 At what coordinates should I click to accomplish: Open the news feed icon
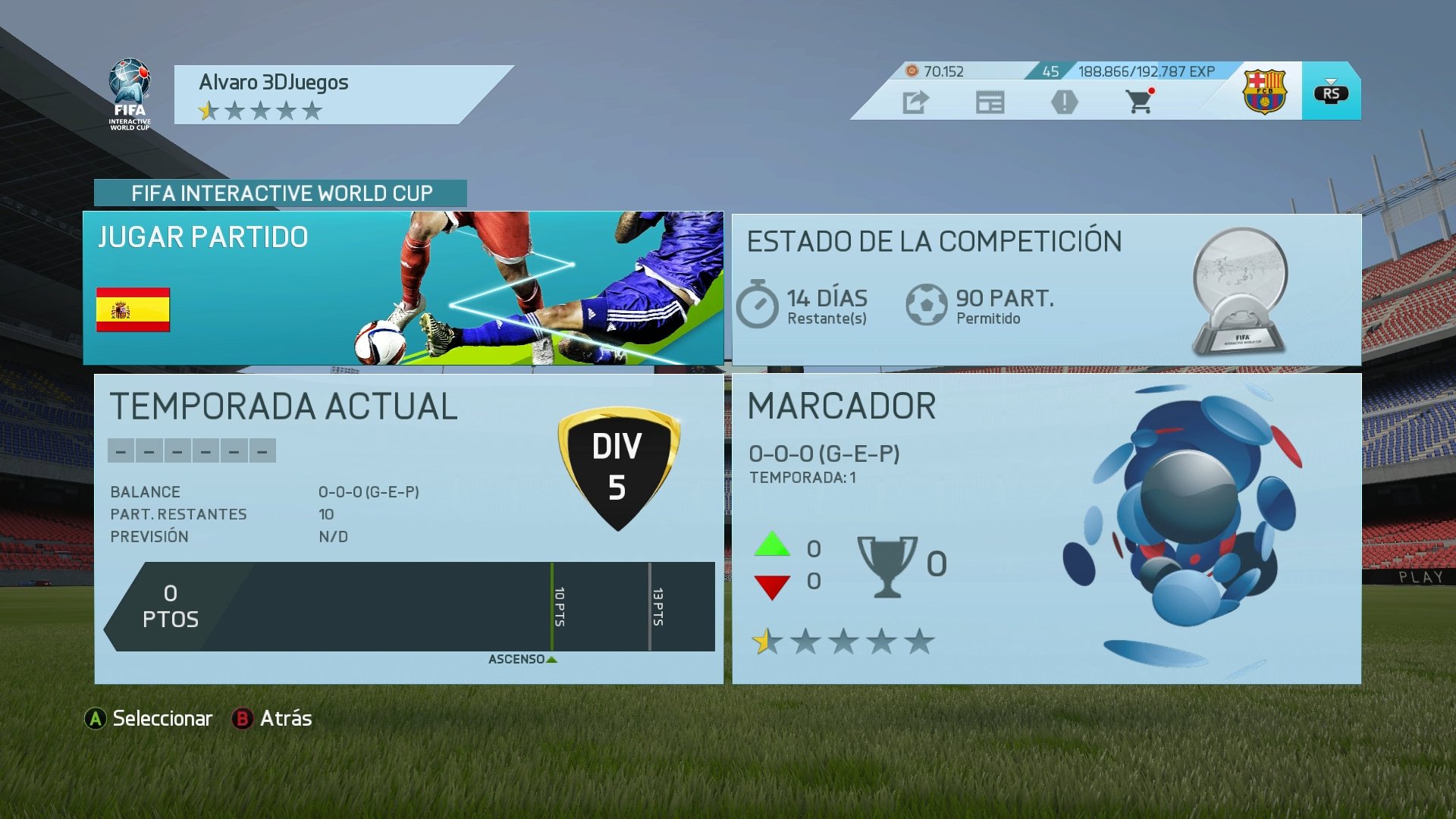pyautogui.click(x=990, y=102)
